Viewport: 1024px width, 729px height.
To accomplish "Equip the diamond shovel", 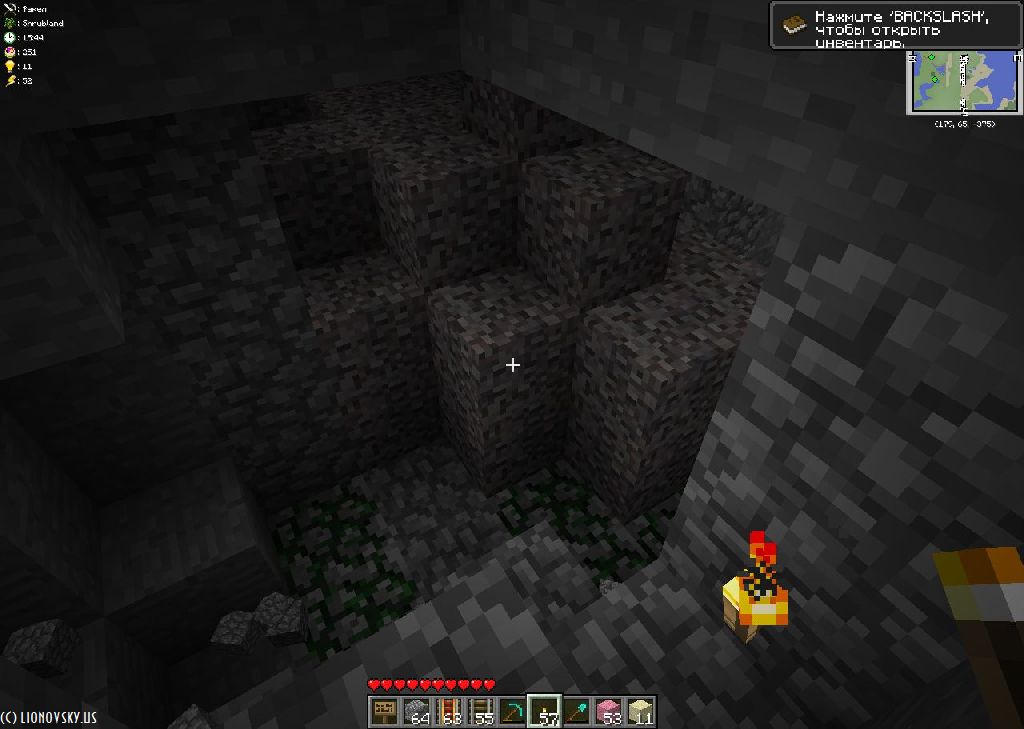I will click(x=576, y=711).
